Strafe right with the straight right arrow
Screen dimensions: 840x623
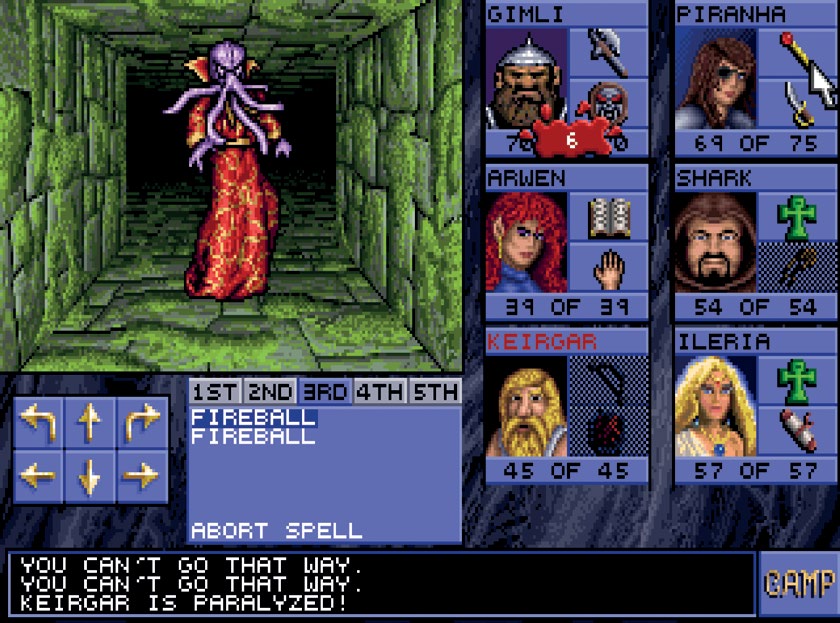pyautogui.click(x=142, y=474)
